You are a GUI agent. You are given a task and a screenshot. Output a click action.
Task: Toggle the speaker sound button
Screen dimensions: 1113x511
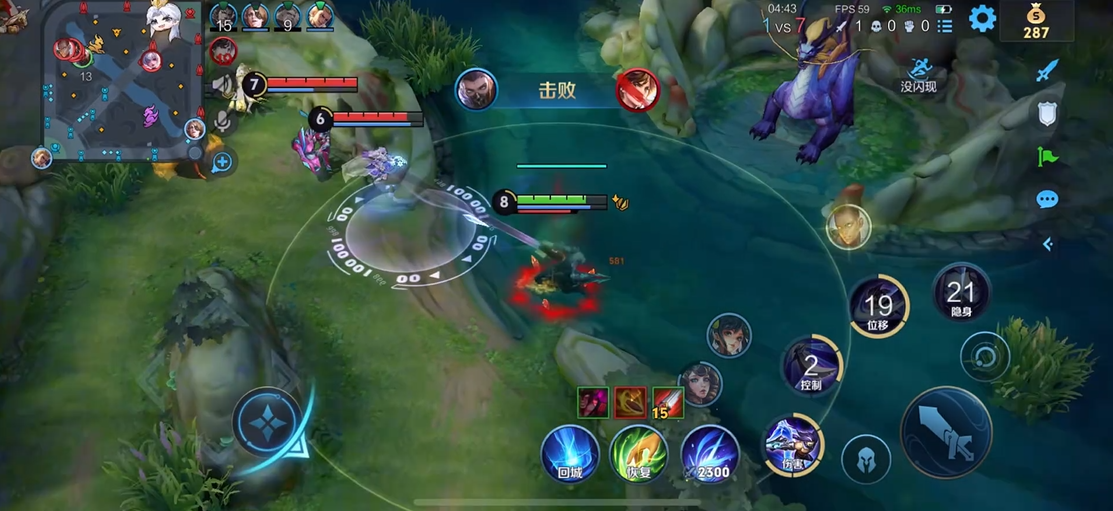click(222, 85)
